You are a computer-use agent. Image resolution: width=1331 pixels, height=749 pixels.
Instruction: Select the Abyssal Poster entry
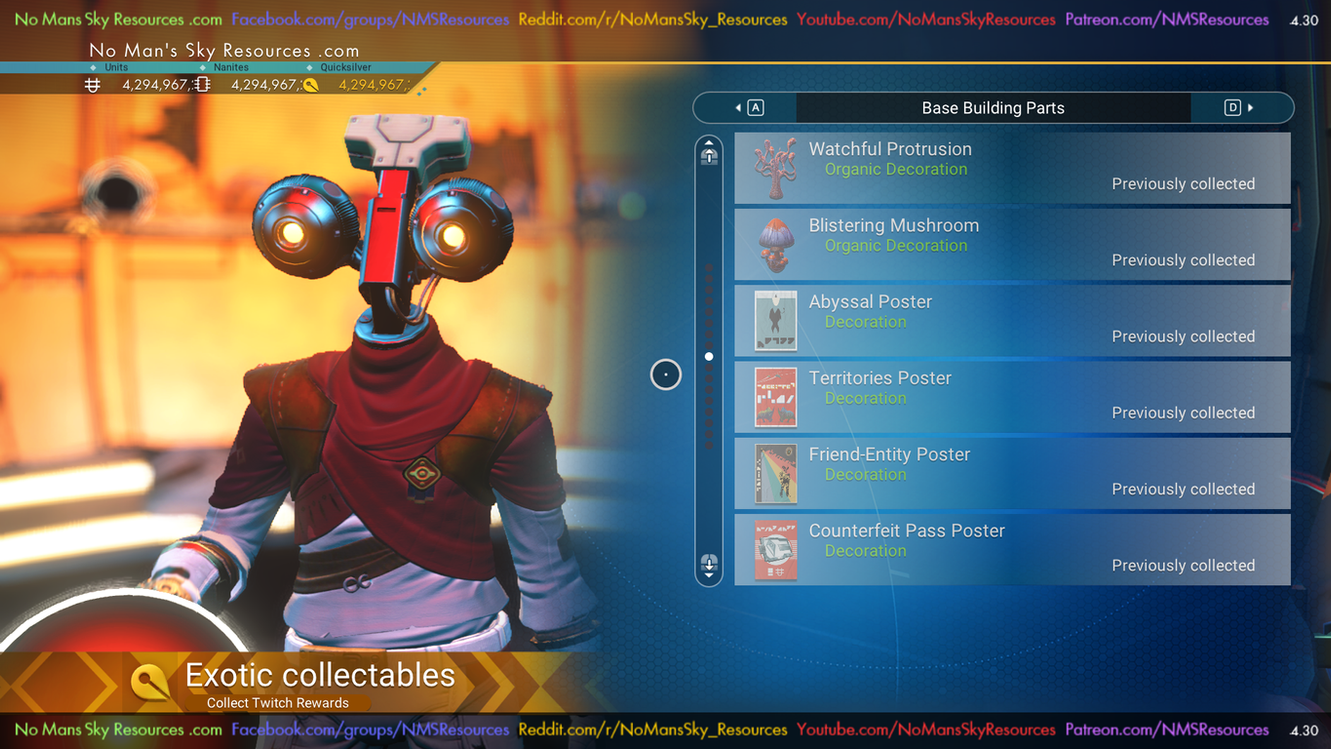(x=1012, y=321)
